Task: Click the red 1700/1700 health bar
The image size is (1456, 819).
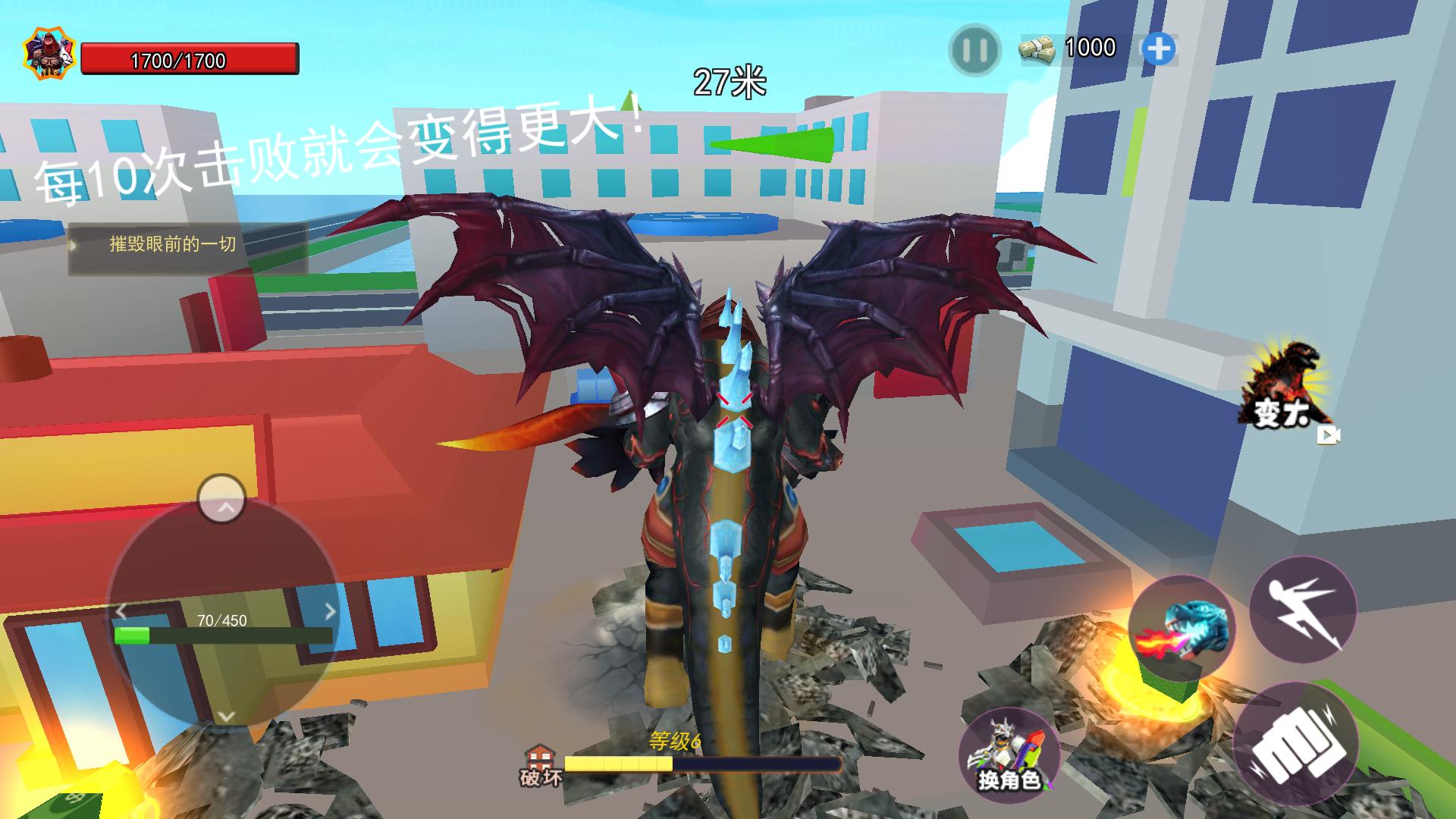Action: (x=191, y=57)
